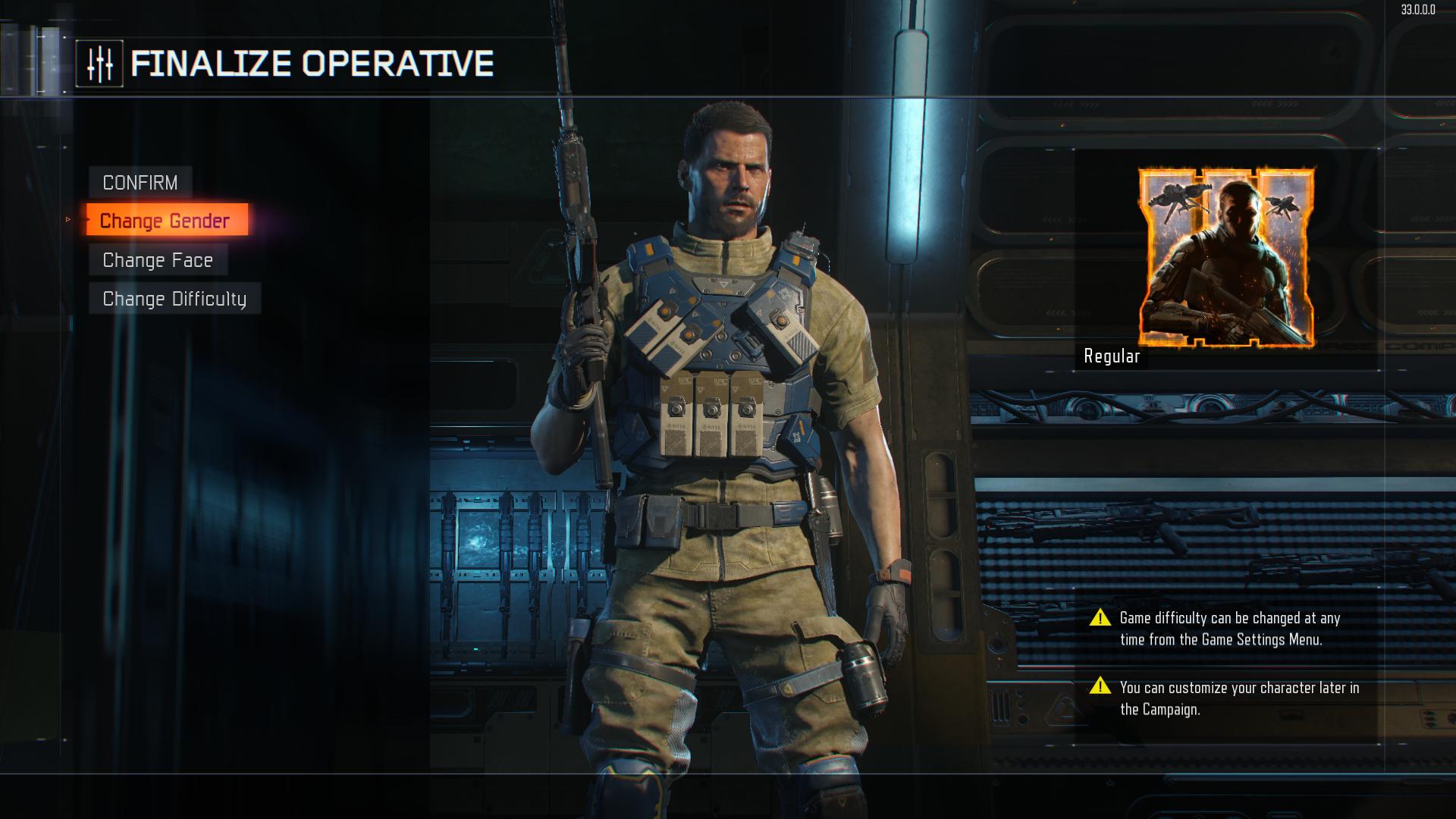The height and width of the screenshot is (819, 1456).
Task: Confirm the operative selection
Action: tap(140, 183)
